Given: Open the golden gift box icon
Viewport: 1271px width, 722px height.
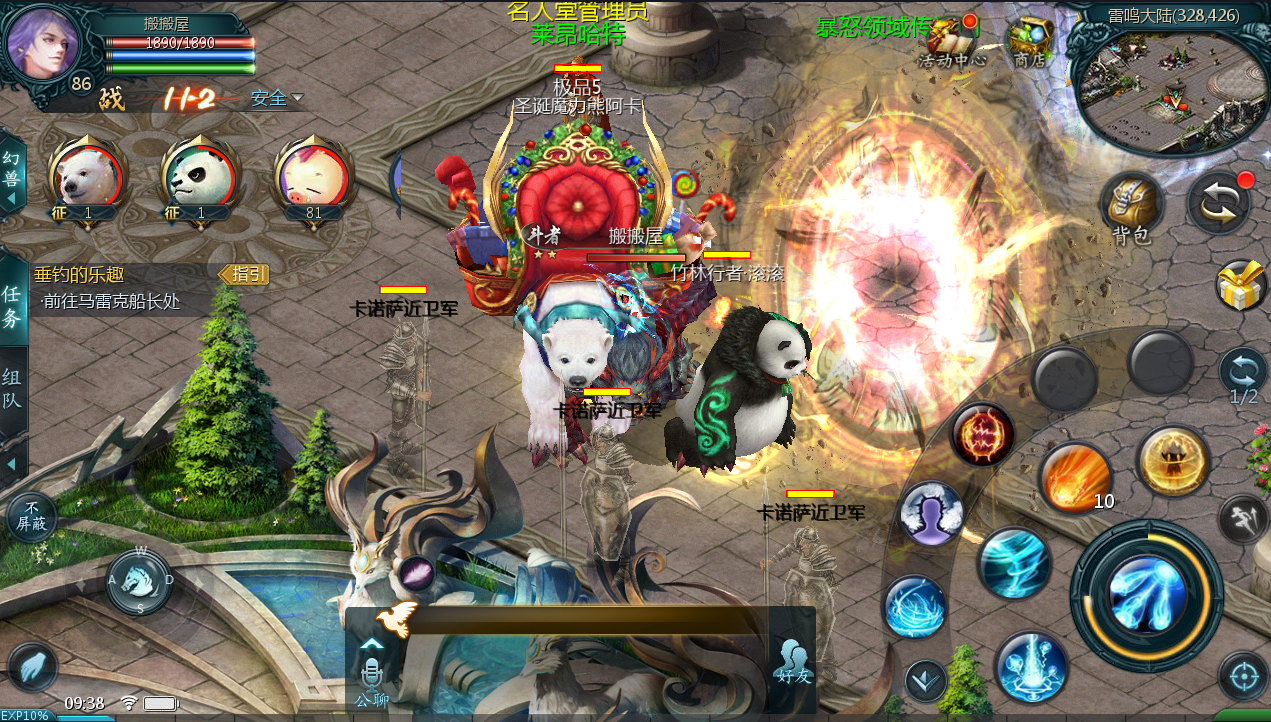Looking at the screenshot, I should [1241, 285].
